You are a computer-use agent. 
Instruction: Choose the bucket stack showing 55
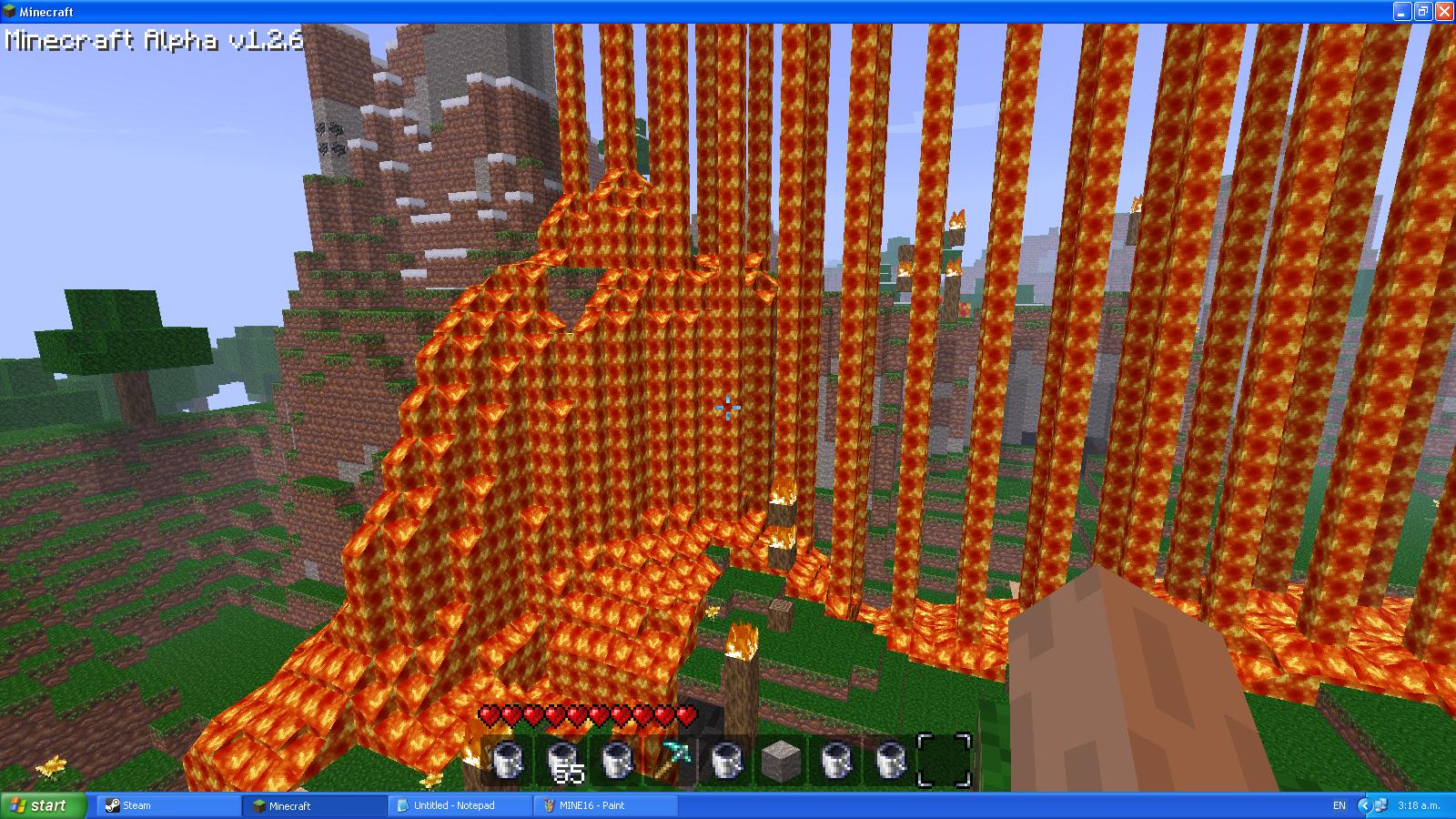pyautogui.click(x=562, y=760)
